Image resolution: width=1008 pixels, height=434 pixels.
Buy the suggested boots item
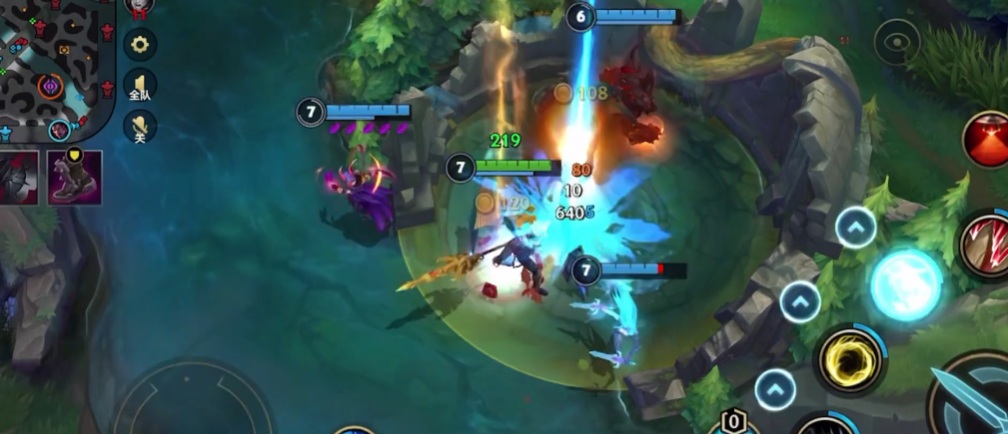point(75,177)
